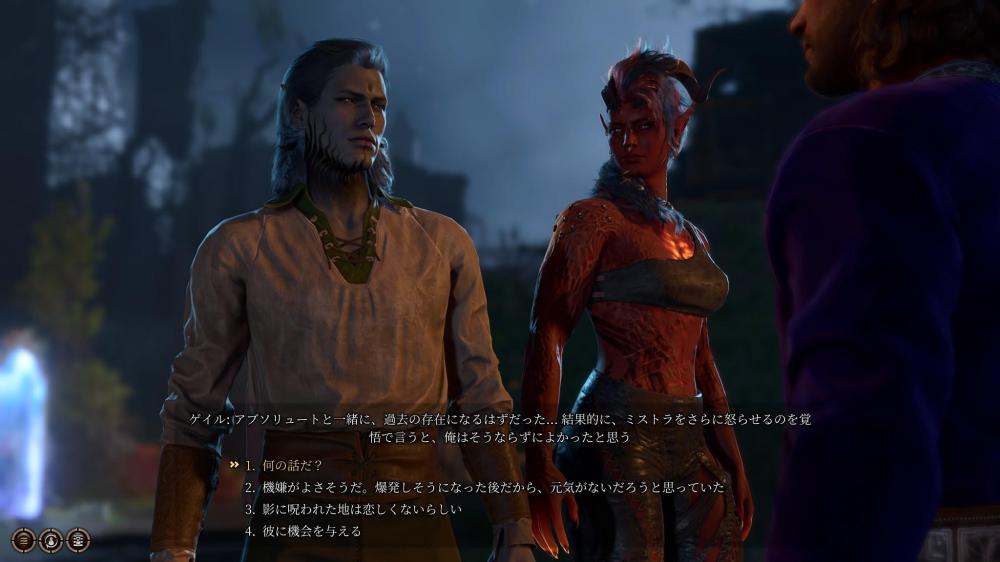Image resolution: width=1000 pixels, height=562 pixels.
Task: Choose reply 1 「何の話だ？」
Action: 290,465
